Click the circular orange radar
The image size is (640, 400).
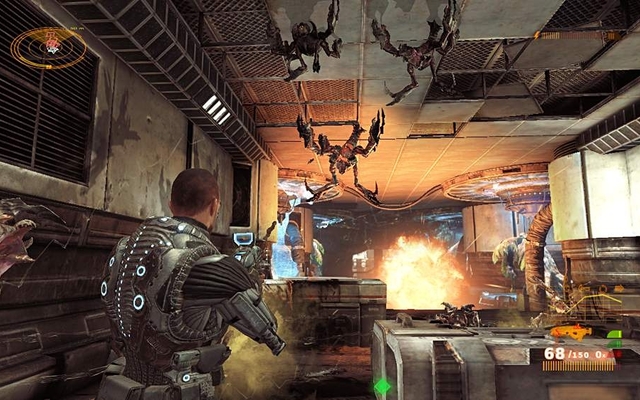pyautogui.click(x=48, y=46)
